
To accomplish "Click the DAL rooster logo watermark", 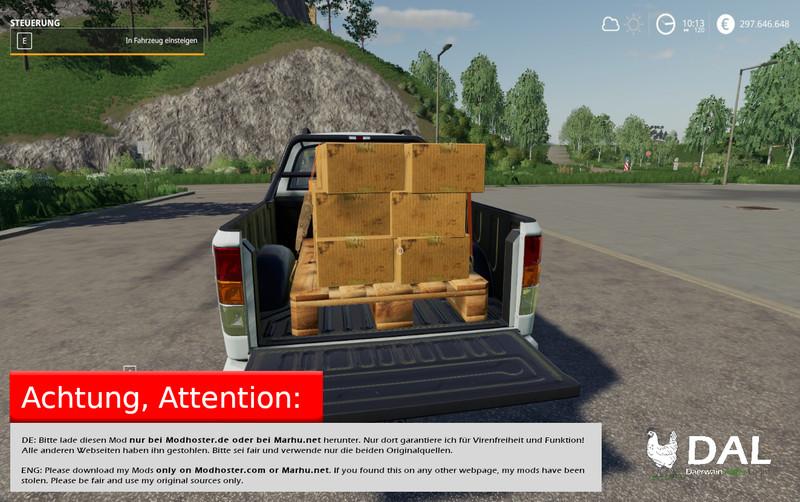I will coord(662,450).
